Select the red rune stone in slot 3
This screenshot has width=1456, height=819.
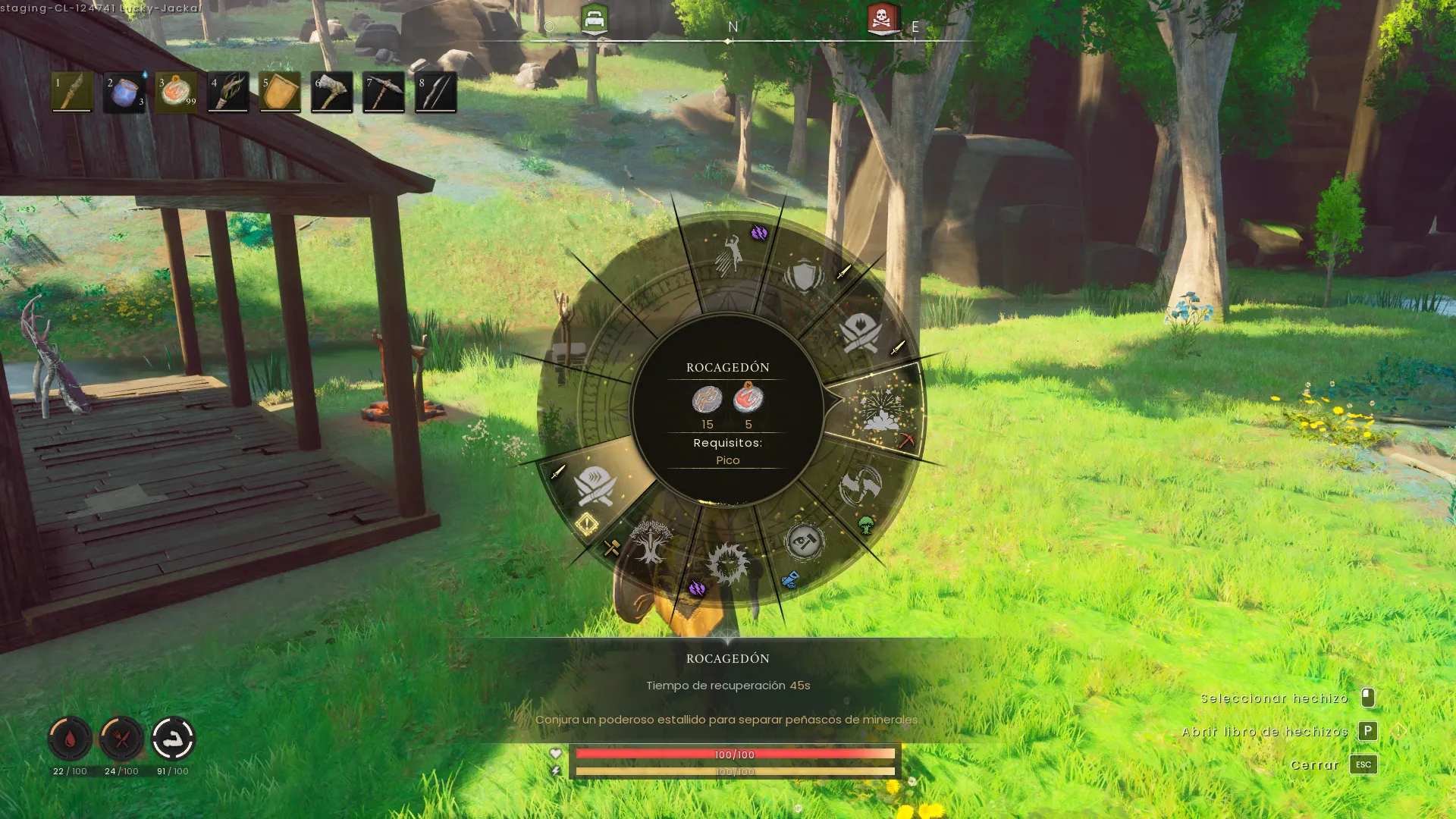point(176,92)
